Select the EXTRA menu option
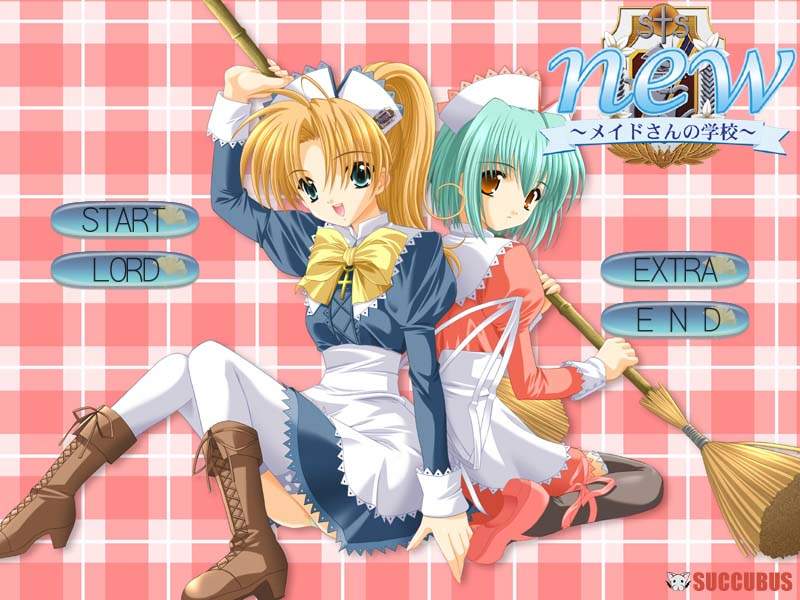800x600 pixels. tap(675, 270)
